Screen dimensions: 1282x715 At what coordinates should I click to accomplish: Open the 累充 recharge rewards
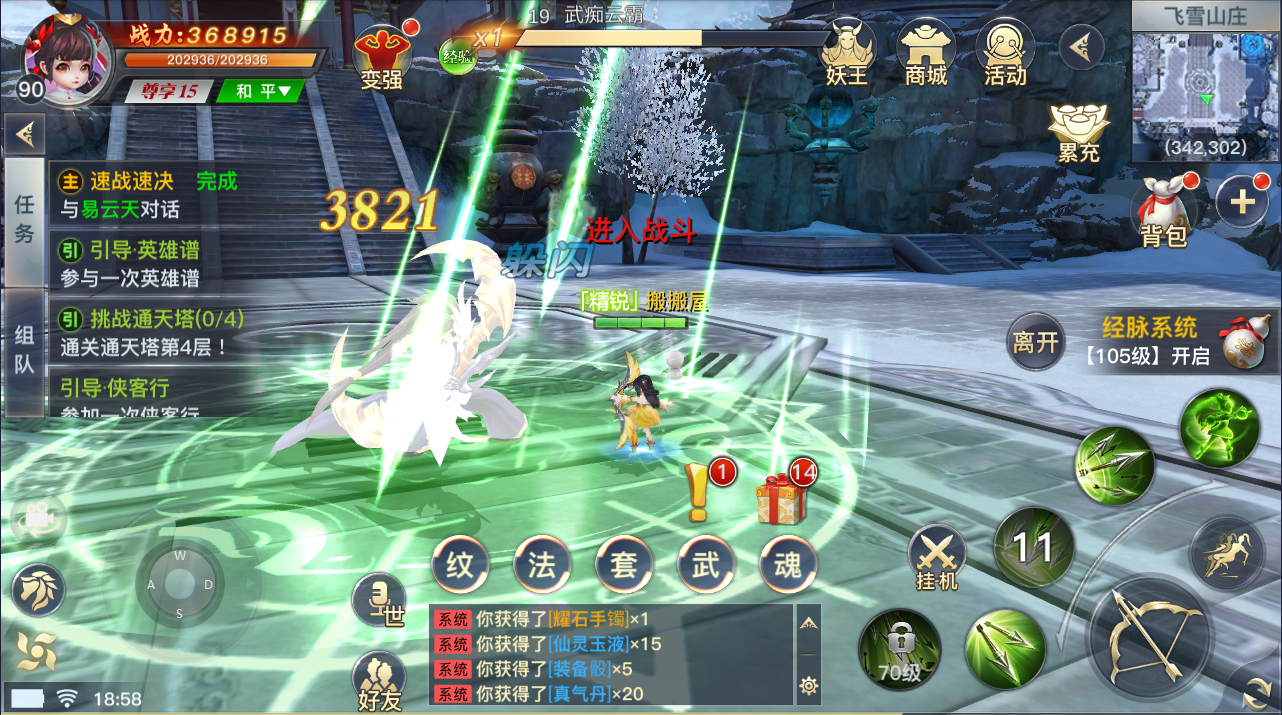click(1079, 133)
